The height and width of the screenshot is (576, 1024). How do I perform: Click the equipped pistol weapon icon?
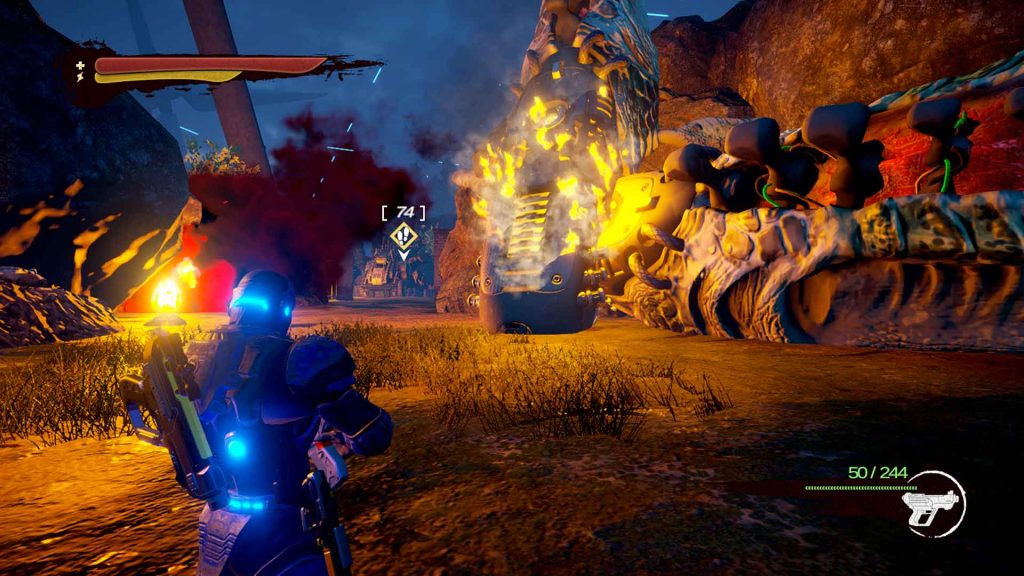(x=931, y=503)
